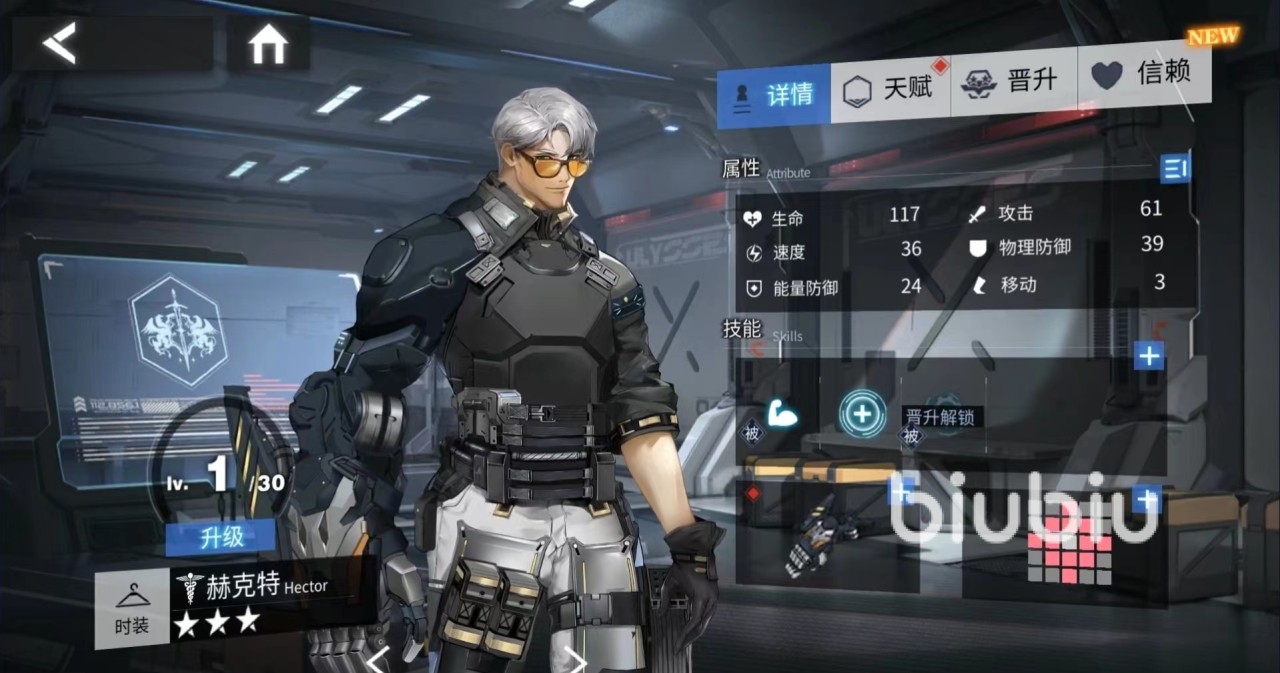
Task: Switch to the 详情 details tab
Action: [x=774, y=95]
